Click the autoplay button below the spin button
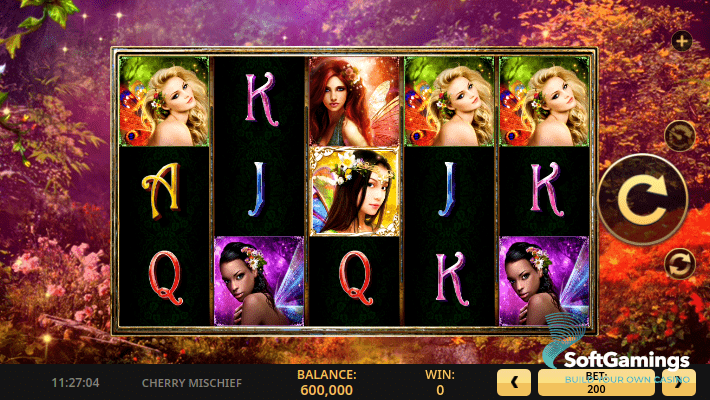Screen dimensions: 710x400 [x=678, y=263]
